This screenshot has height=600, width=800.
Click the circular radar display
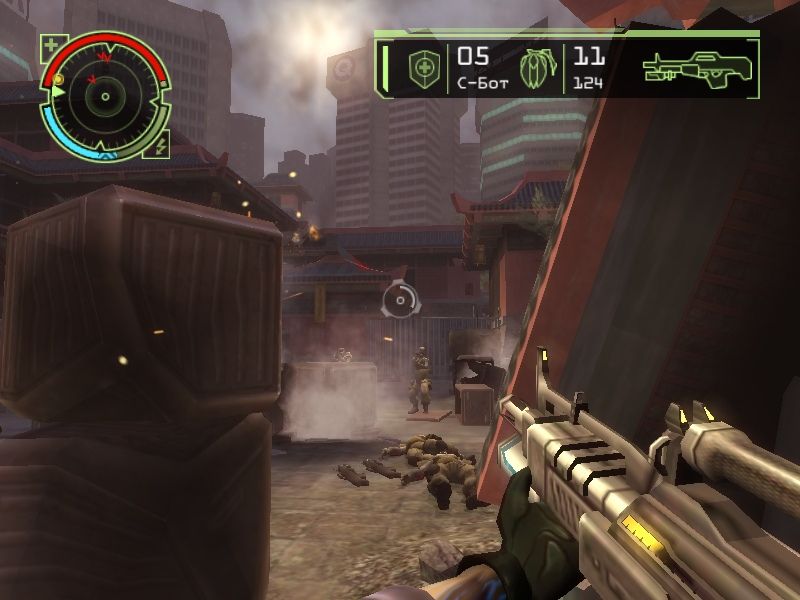[104, 97]
